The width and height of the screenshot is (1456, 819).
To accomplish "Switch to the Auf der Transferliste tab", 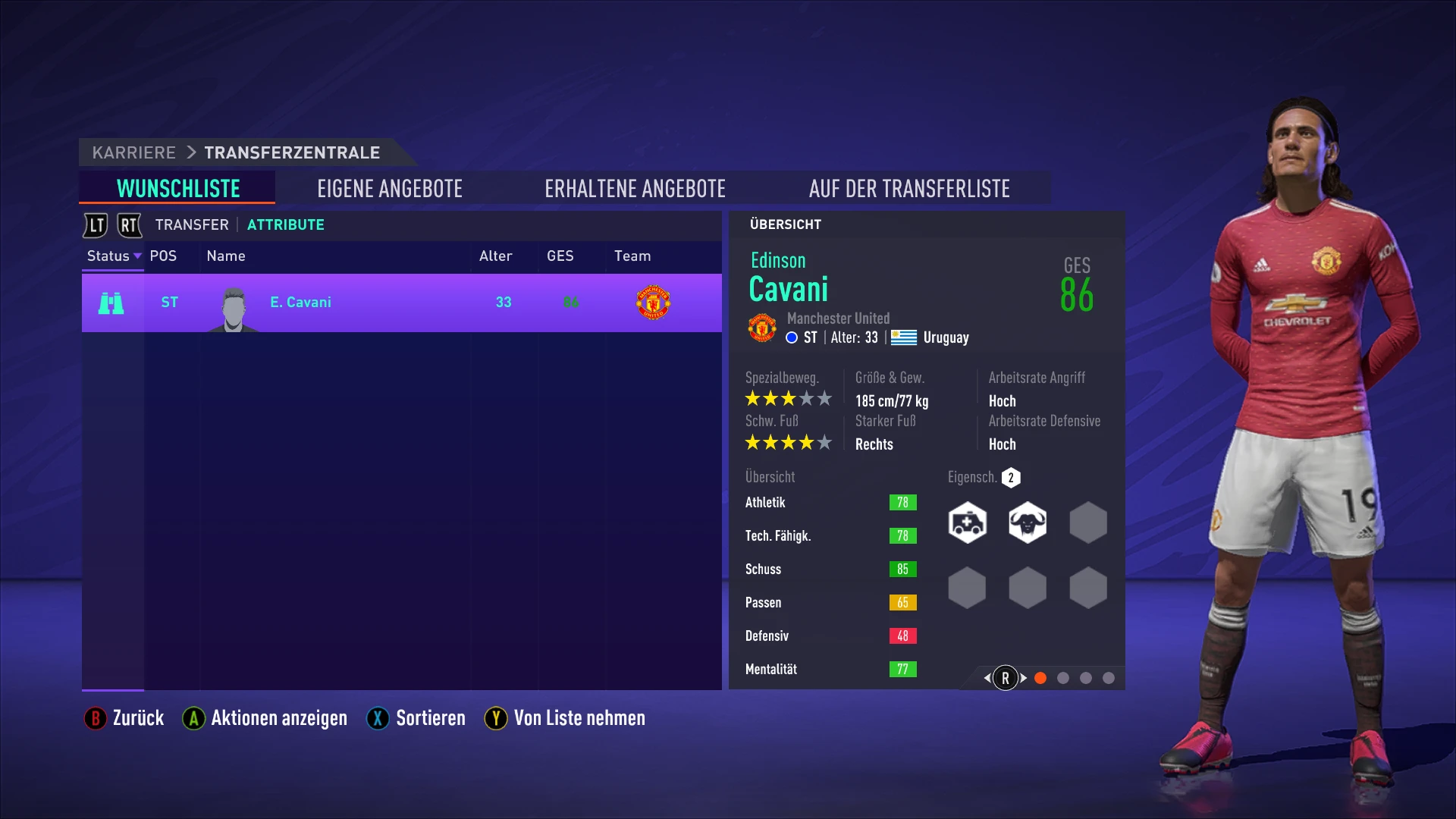I will [x=910, y=188].
